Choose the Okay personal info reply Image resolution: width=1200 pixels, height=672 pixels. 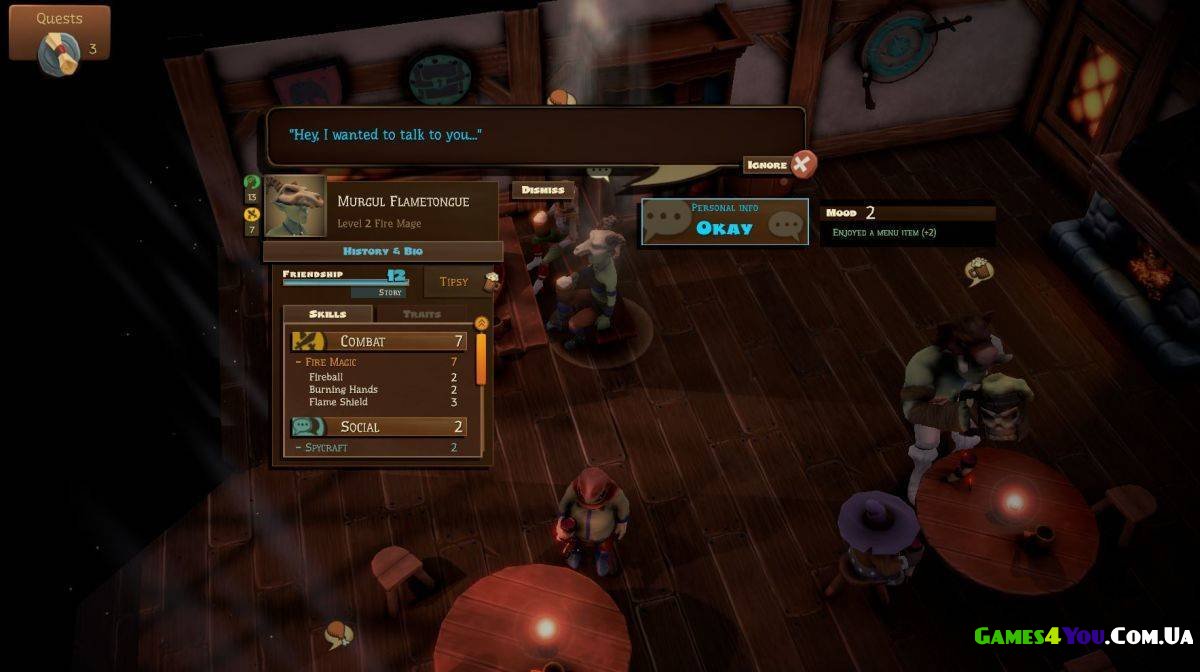tap(724, 222)
